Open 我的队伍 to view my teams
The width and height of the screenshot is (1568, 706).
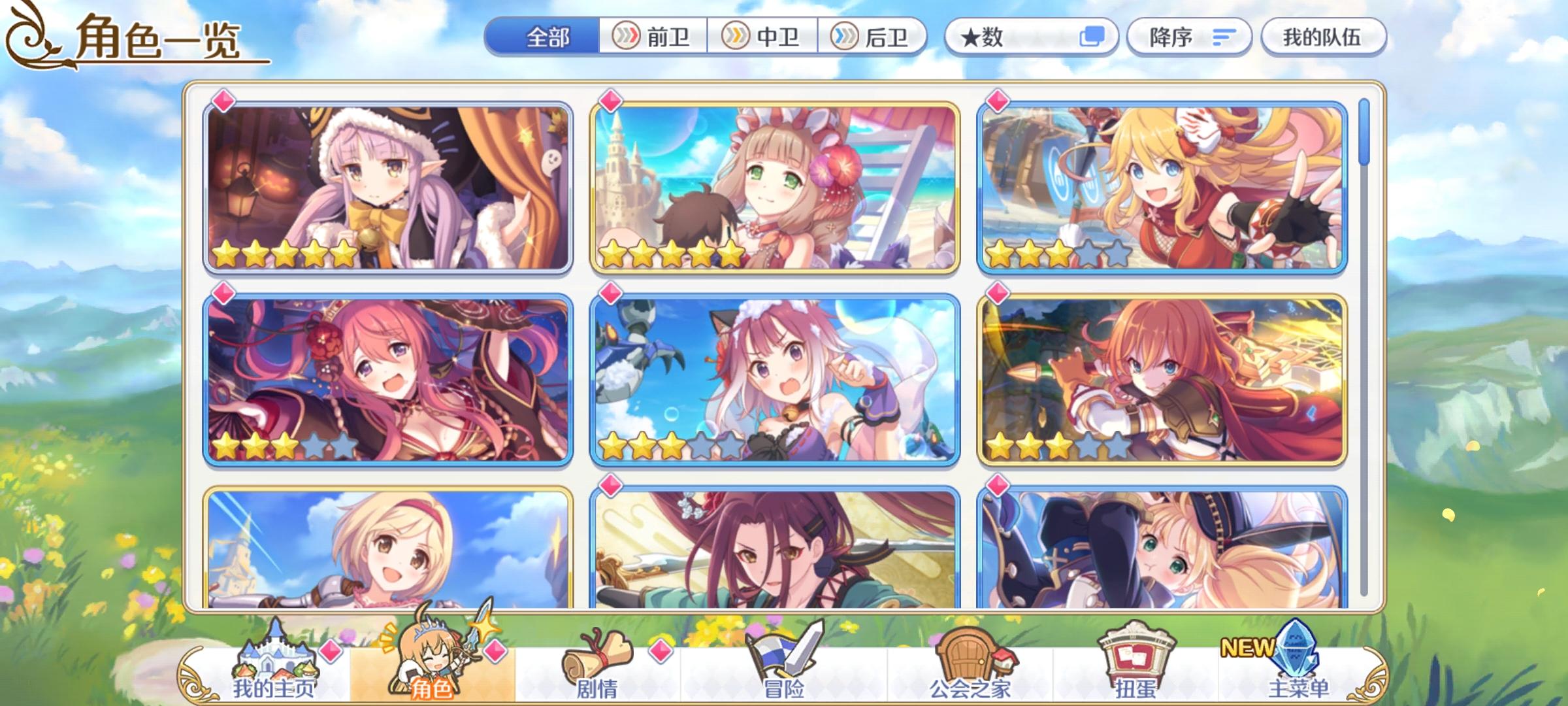coord(1321,37)
